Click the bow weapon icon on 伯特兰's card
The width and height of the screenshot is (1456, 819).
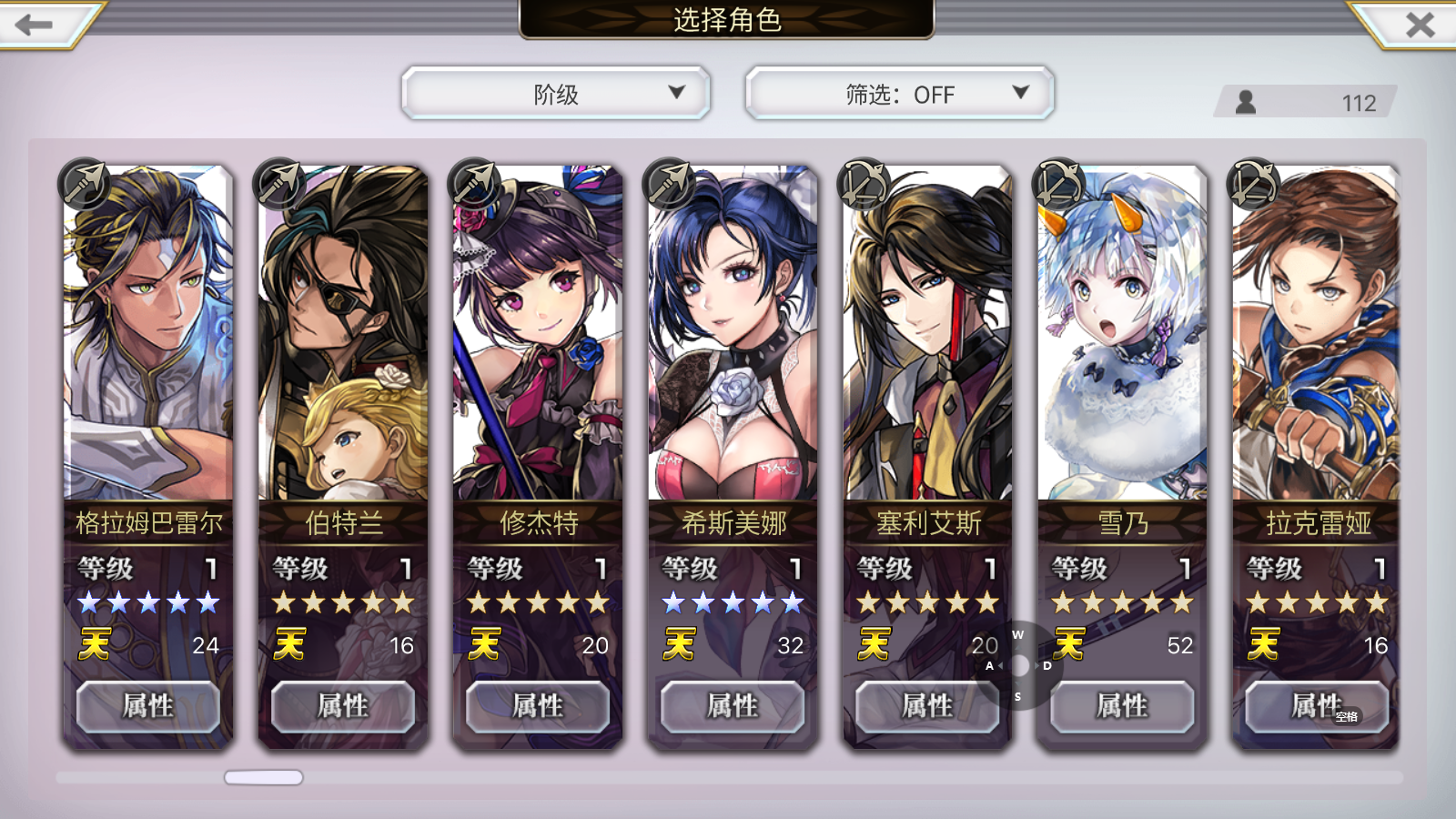click(279, 183)
